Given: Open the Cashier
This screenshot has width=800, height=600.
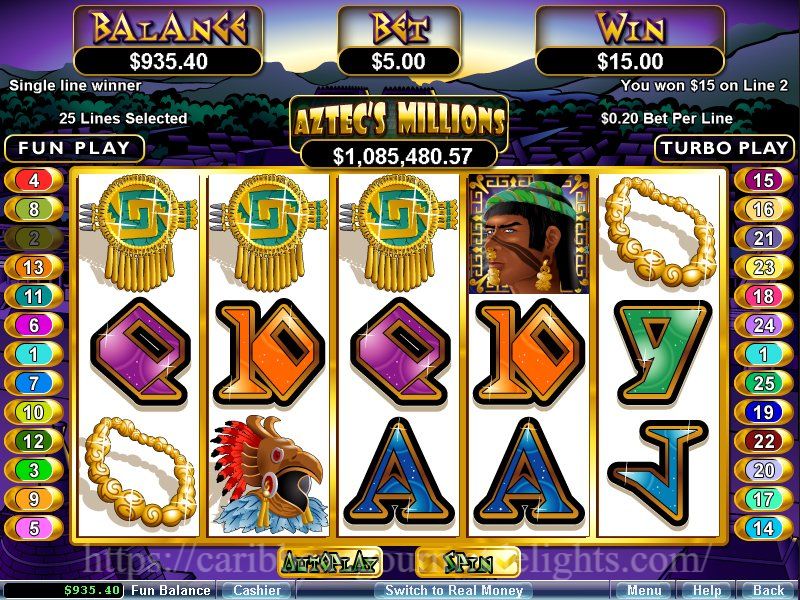Looking at the screenshot, I should click(x=257, y=591).
